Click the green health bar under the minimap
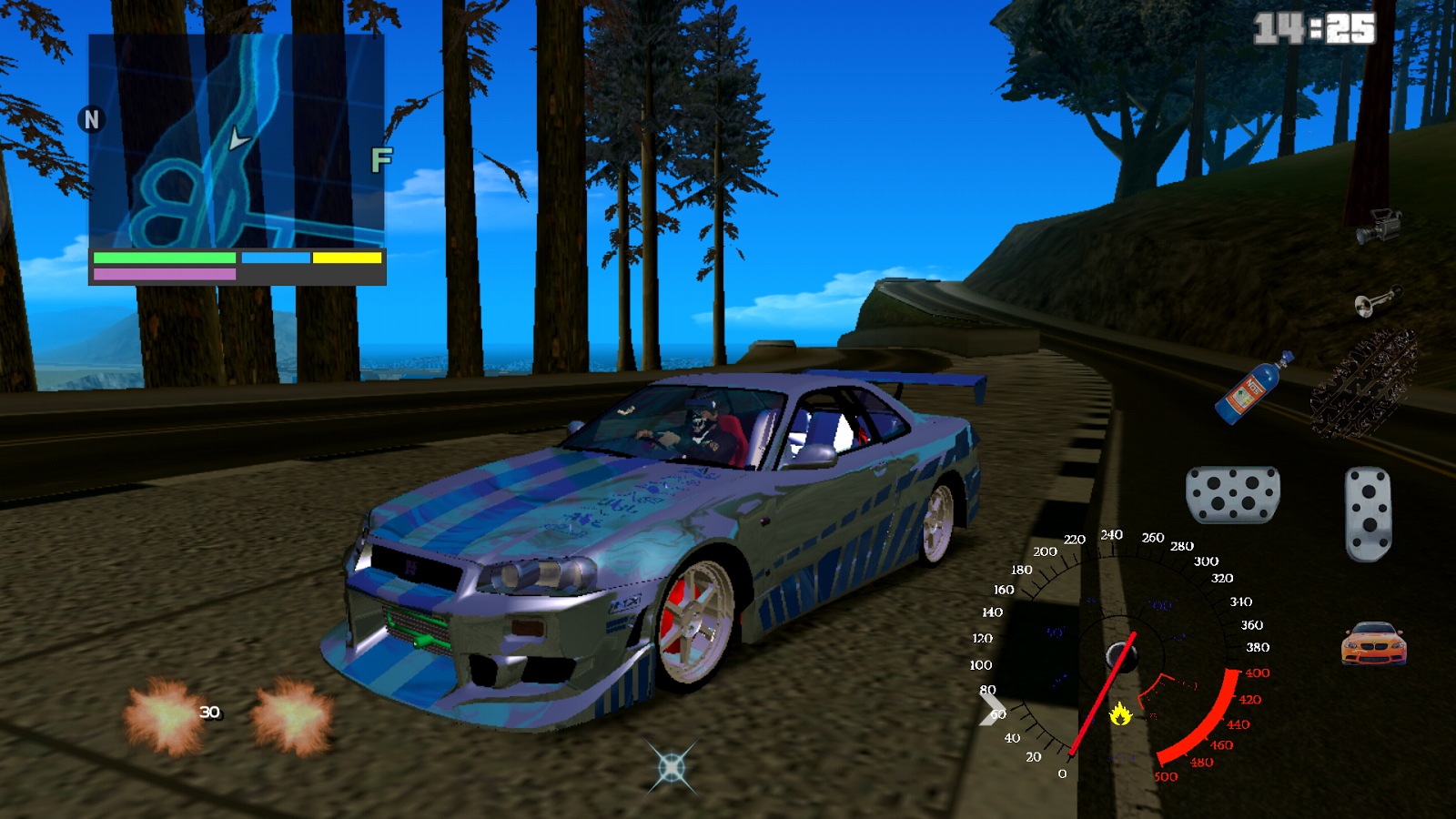 coord(164,258)
